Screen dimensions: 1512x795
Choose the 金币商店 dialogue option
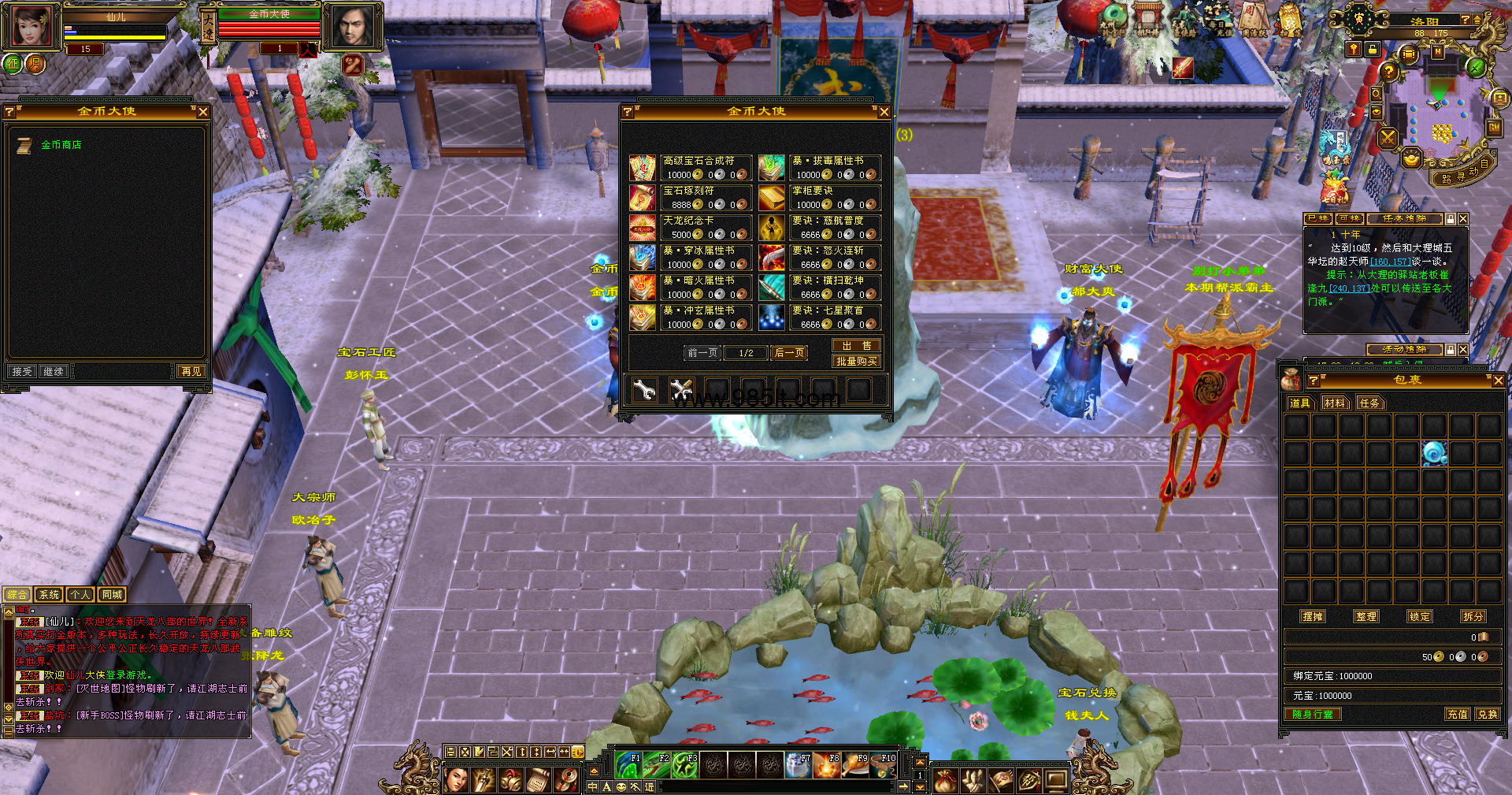point(61,145)
